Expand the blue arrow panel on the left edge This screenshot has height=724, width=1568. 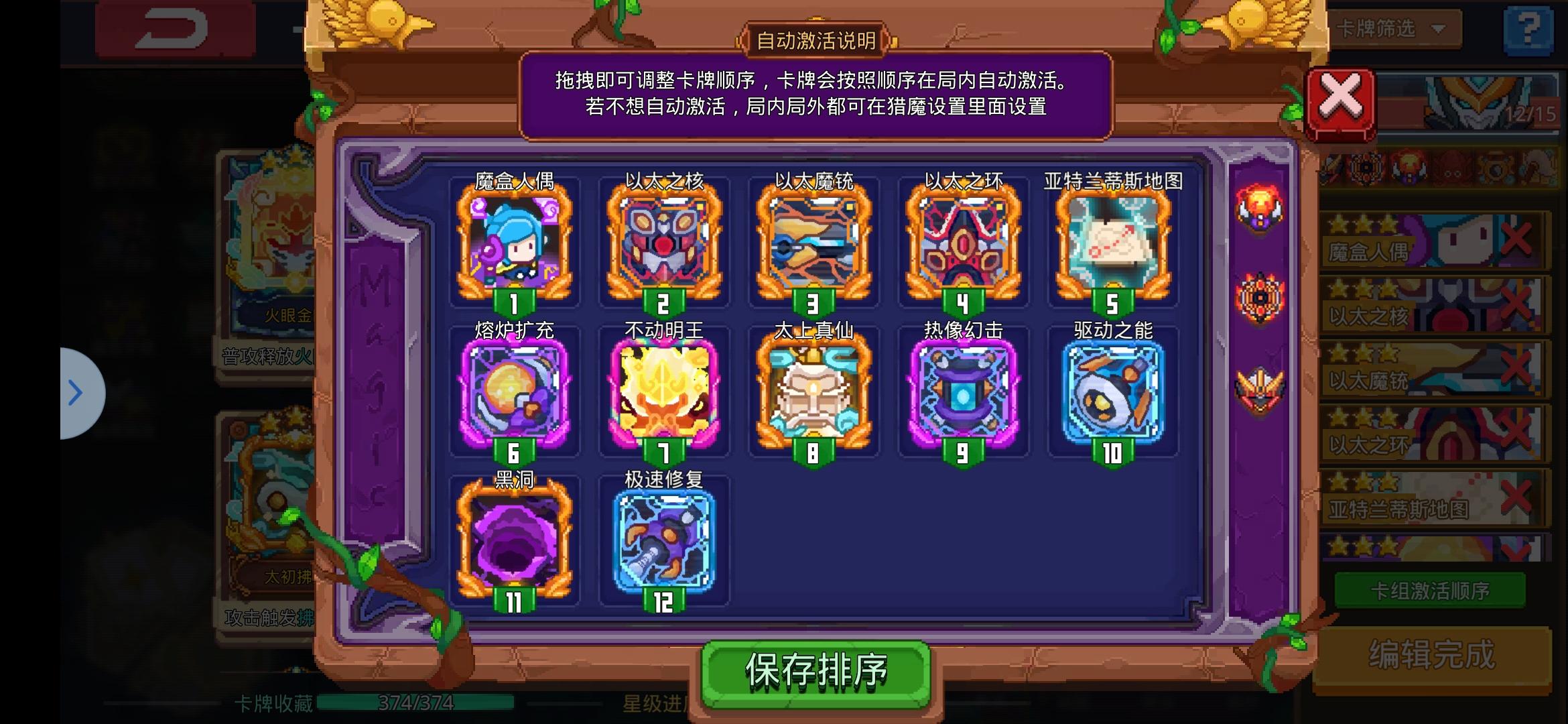point(76,394)
